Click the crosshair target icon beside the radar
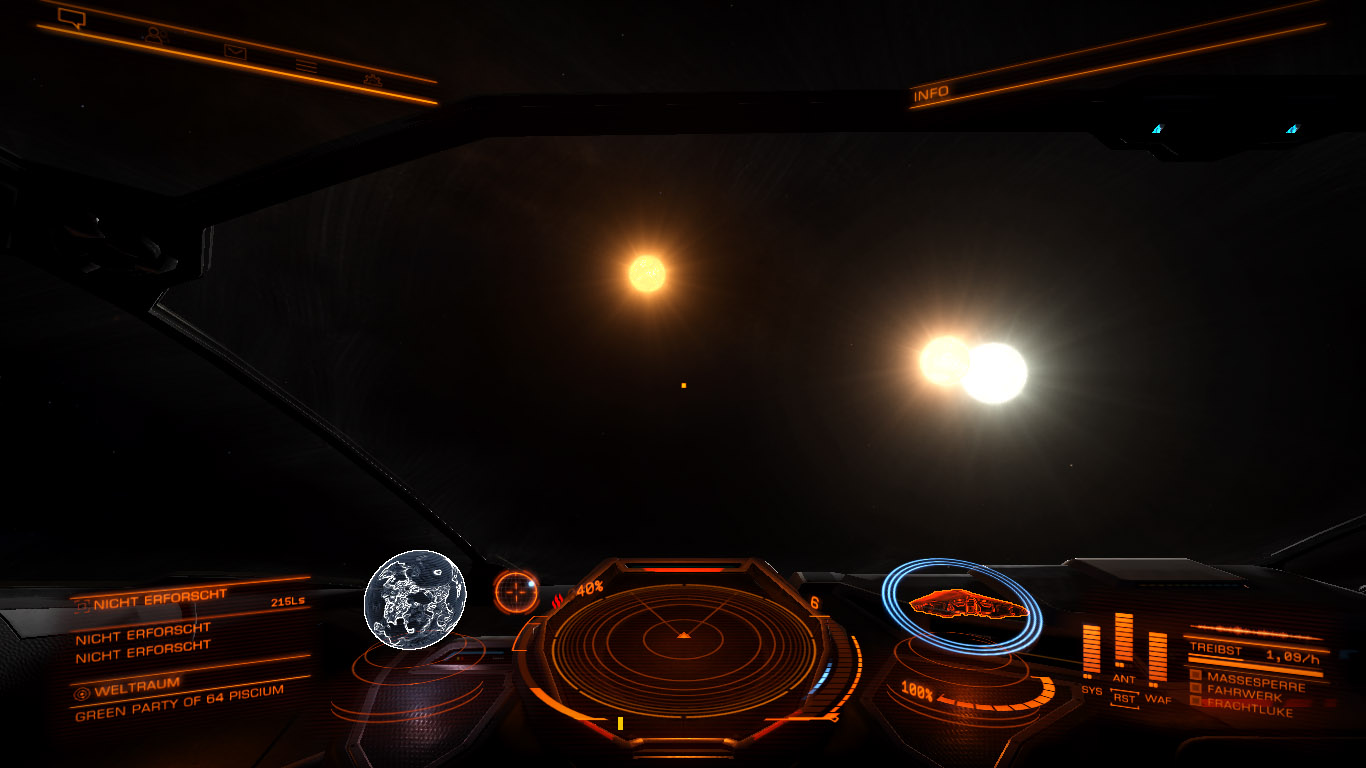 (x=516, y=592)
